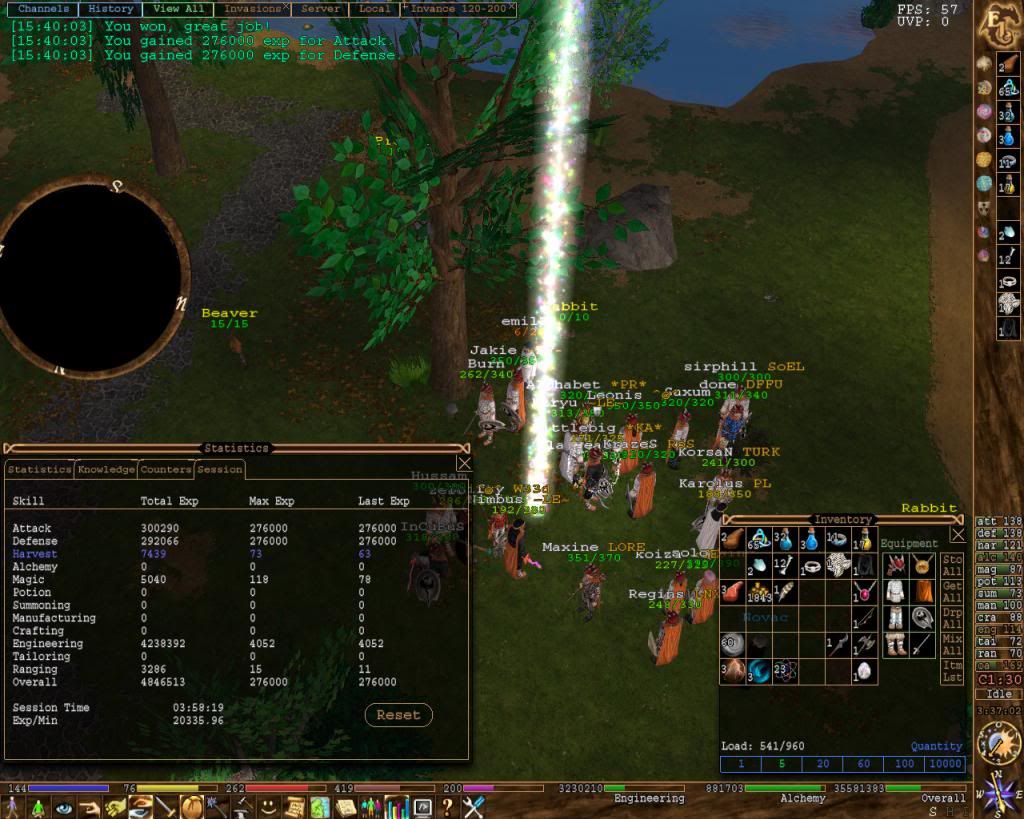Reset the session statistics
This screenshot has width=1024, height=819.
398,715
